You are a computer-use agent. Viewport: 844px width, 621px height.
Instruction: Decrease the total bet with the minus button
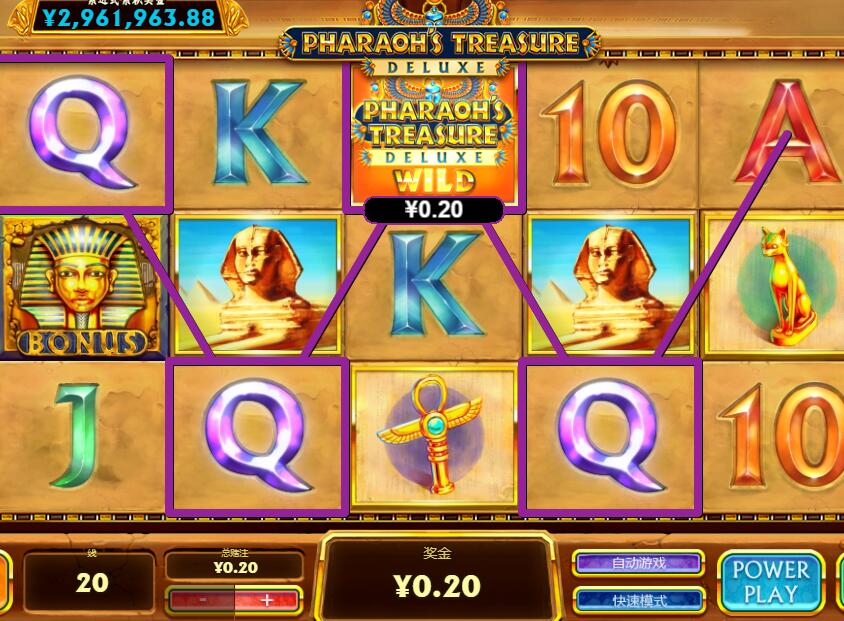tap(202, 600)
